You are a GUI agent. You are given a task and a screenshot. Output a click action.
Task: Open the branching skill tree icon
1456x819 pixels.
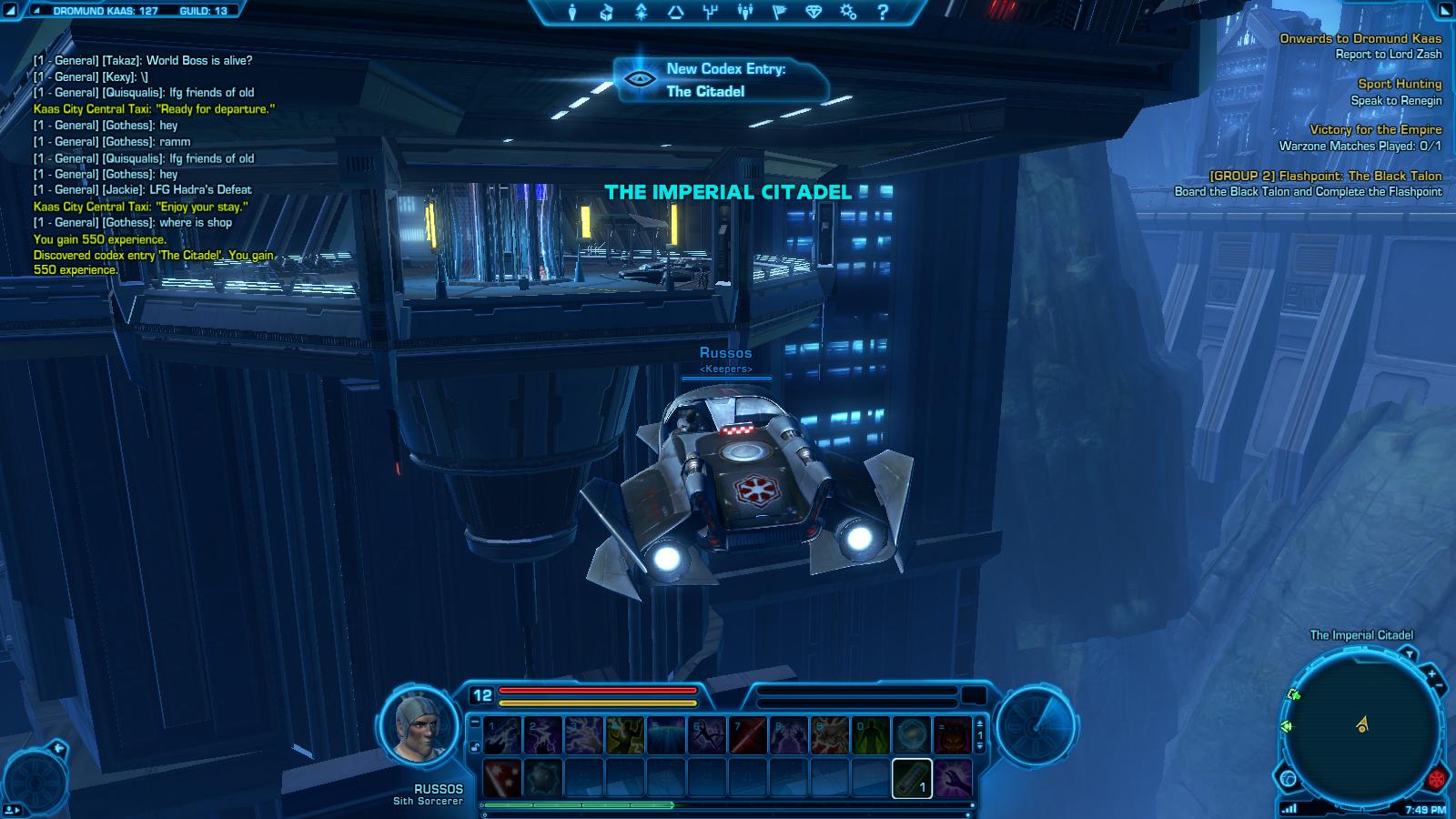711,13
